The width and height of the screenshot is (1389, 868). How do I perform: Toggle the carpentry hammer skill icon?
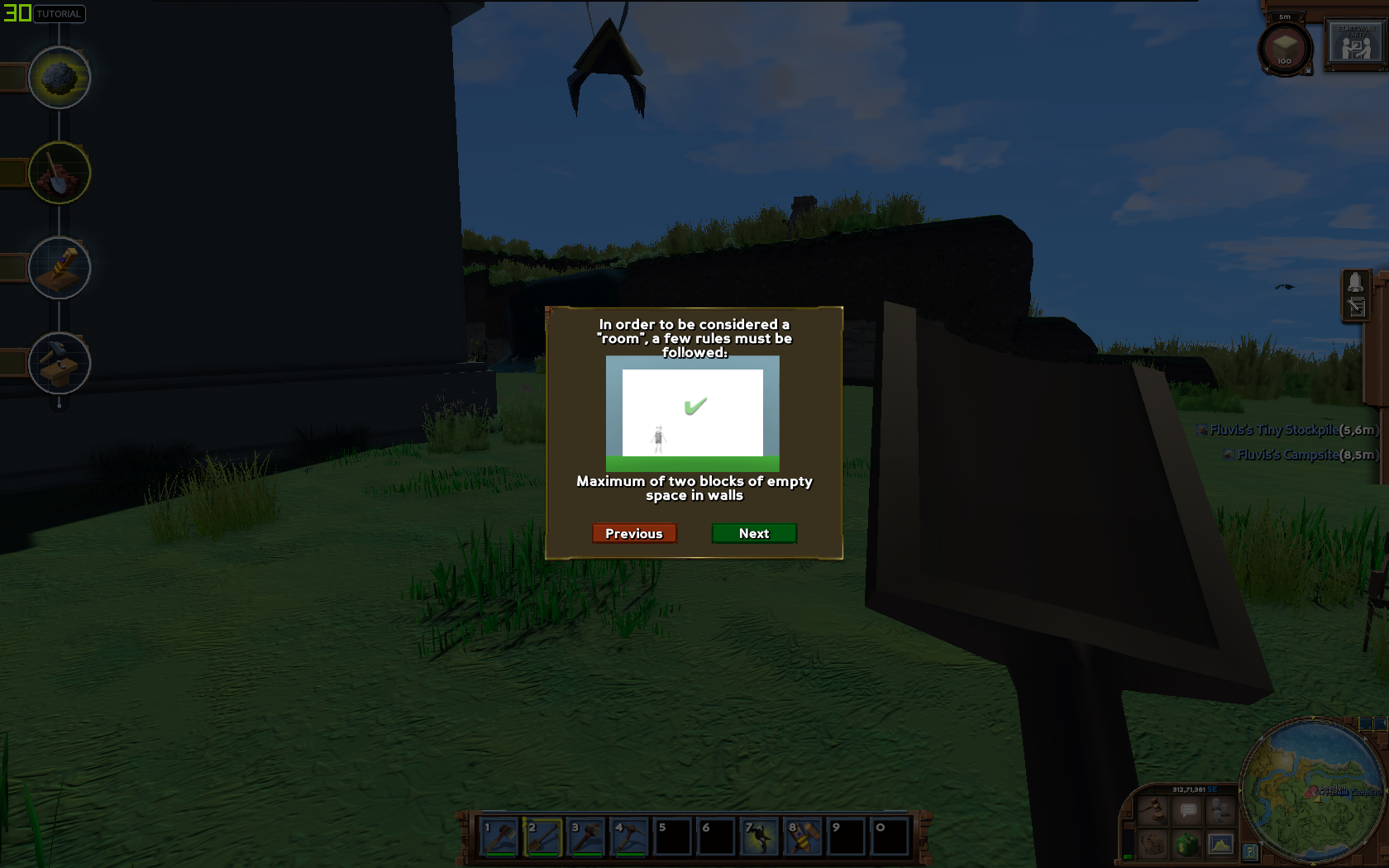pyautogui.click(x=58, y=362)
